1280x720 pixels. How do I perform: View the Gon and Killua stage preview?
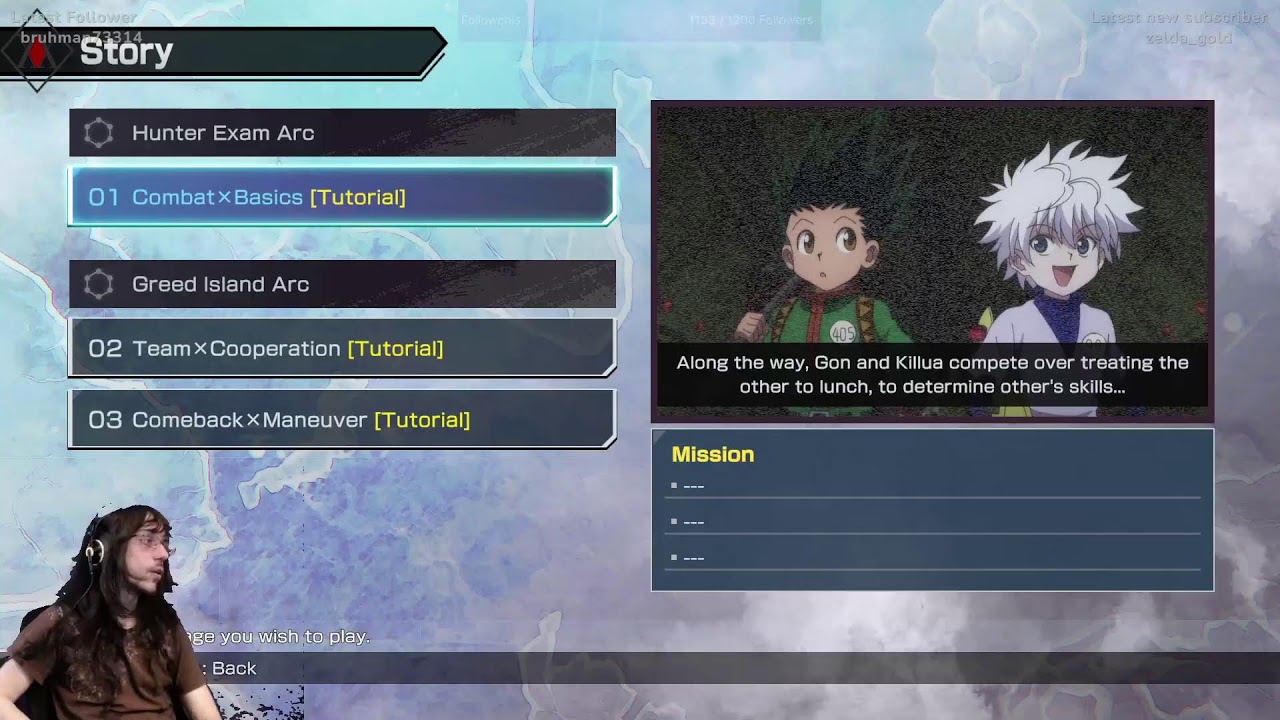tap(932, 261)
